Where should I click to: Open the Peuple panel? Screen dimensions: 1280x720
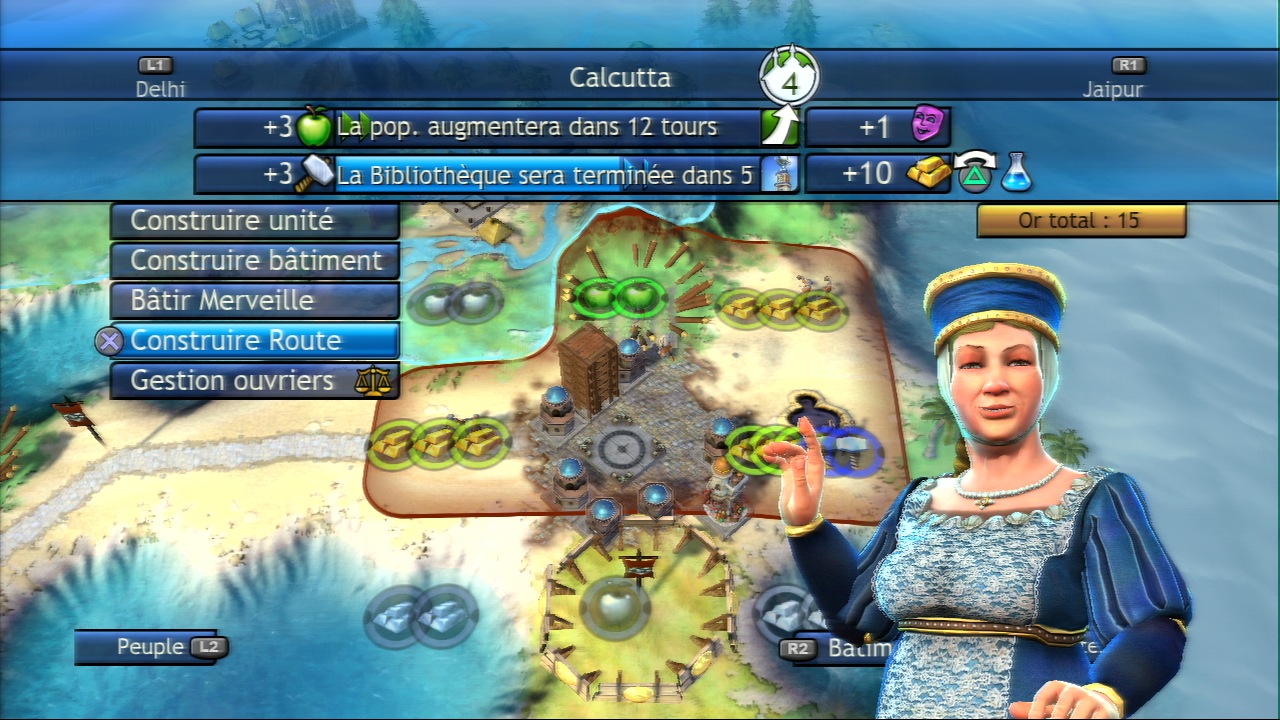(x=152, y=647)
